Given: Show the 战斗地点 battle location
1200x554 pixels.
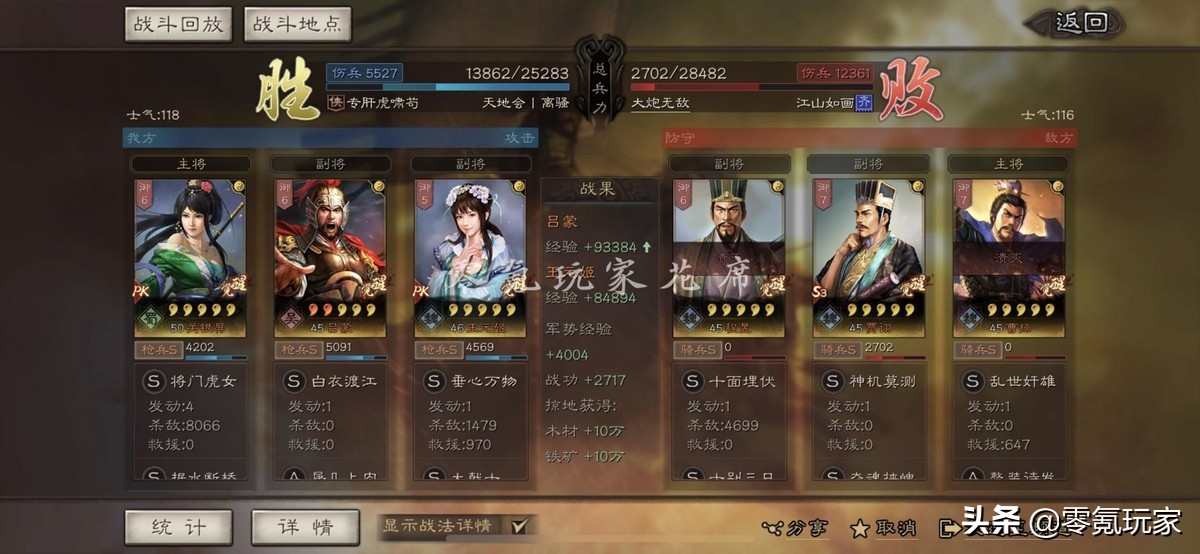Looking at the screenshot, I should (297, 24).
